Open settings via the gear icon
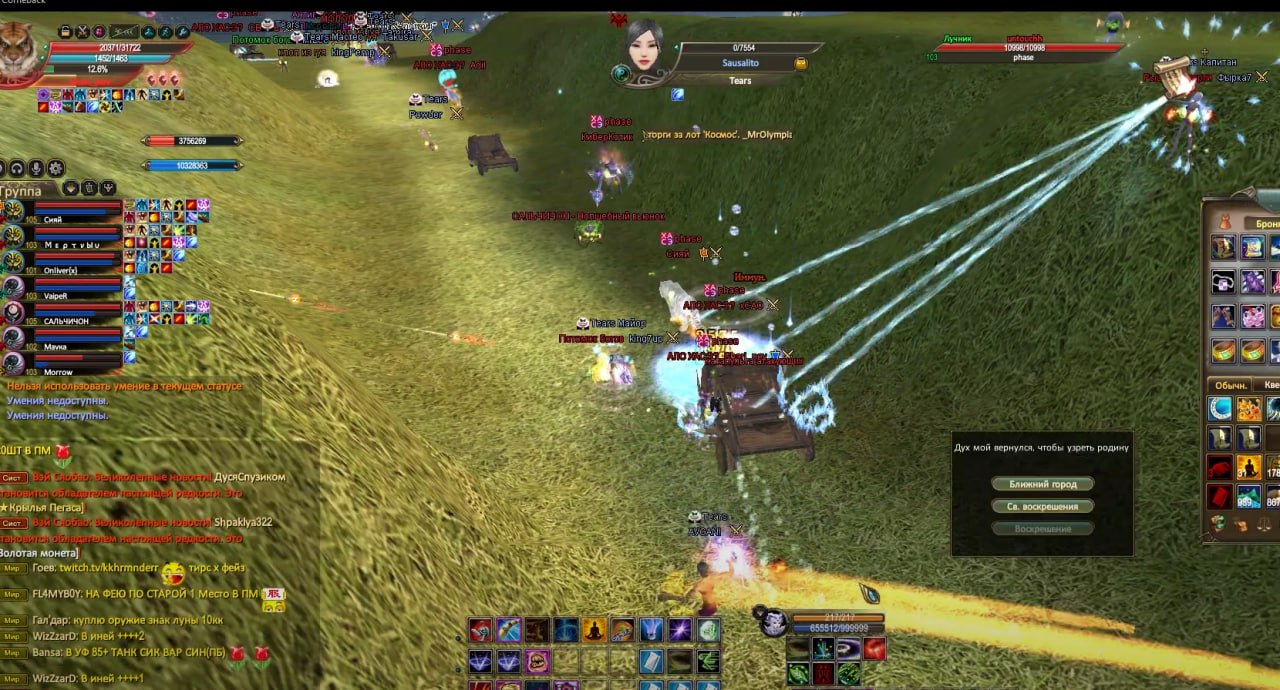The height and width of the screenshot is (690, 1280). 56,168
